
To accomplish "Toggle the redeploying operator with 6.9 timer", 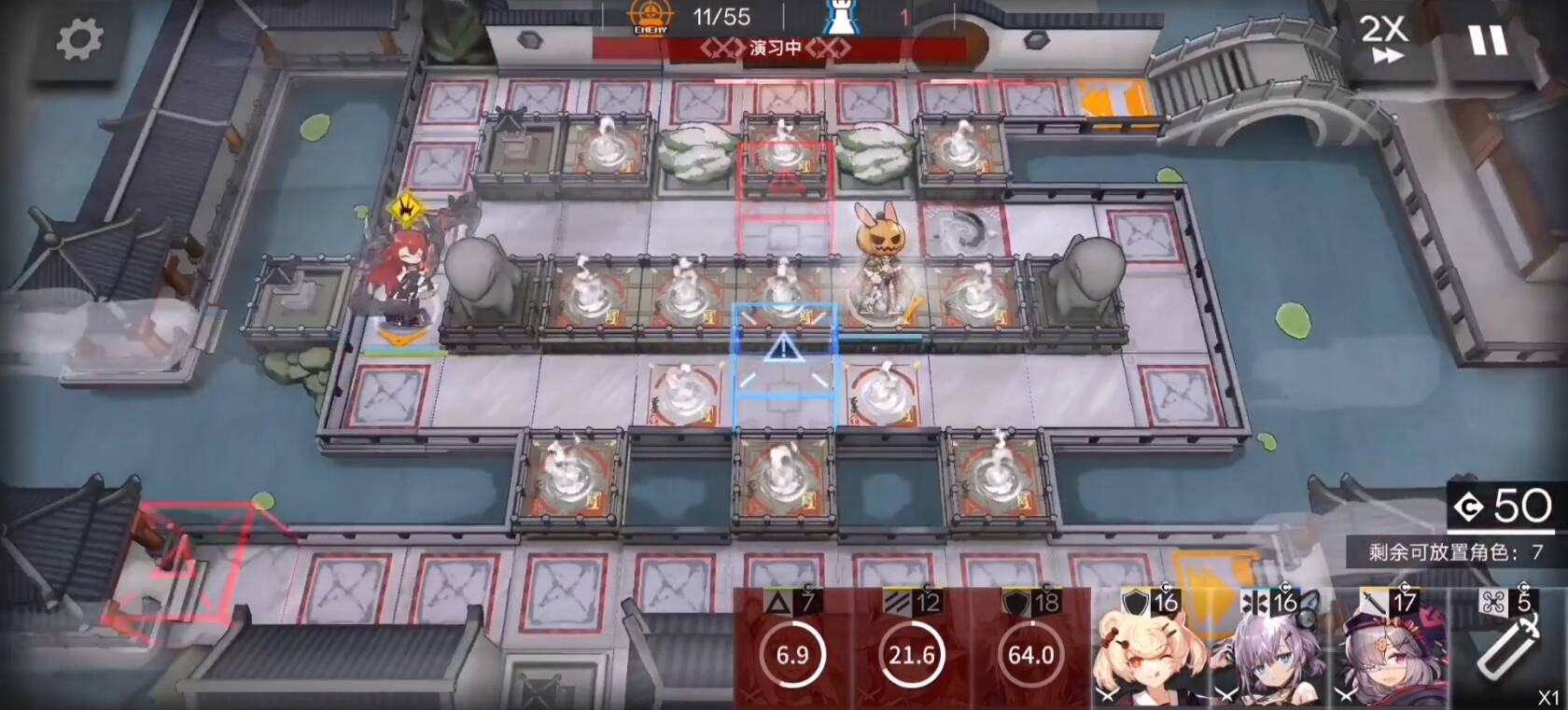I will [792, 655].
